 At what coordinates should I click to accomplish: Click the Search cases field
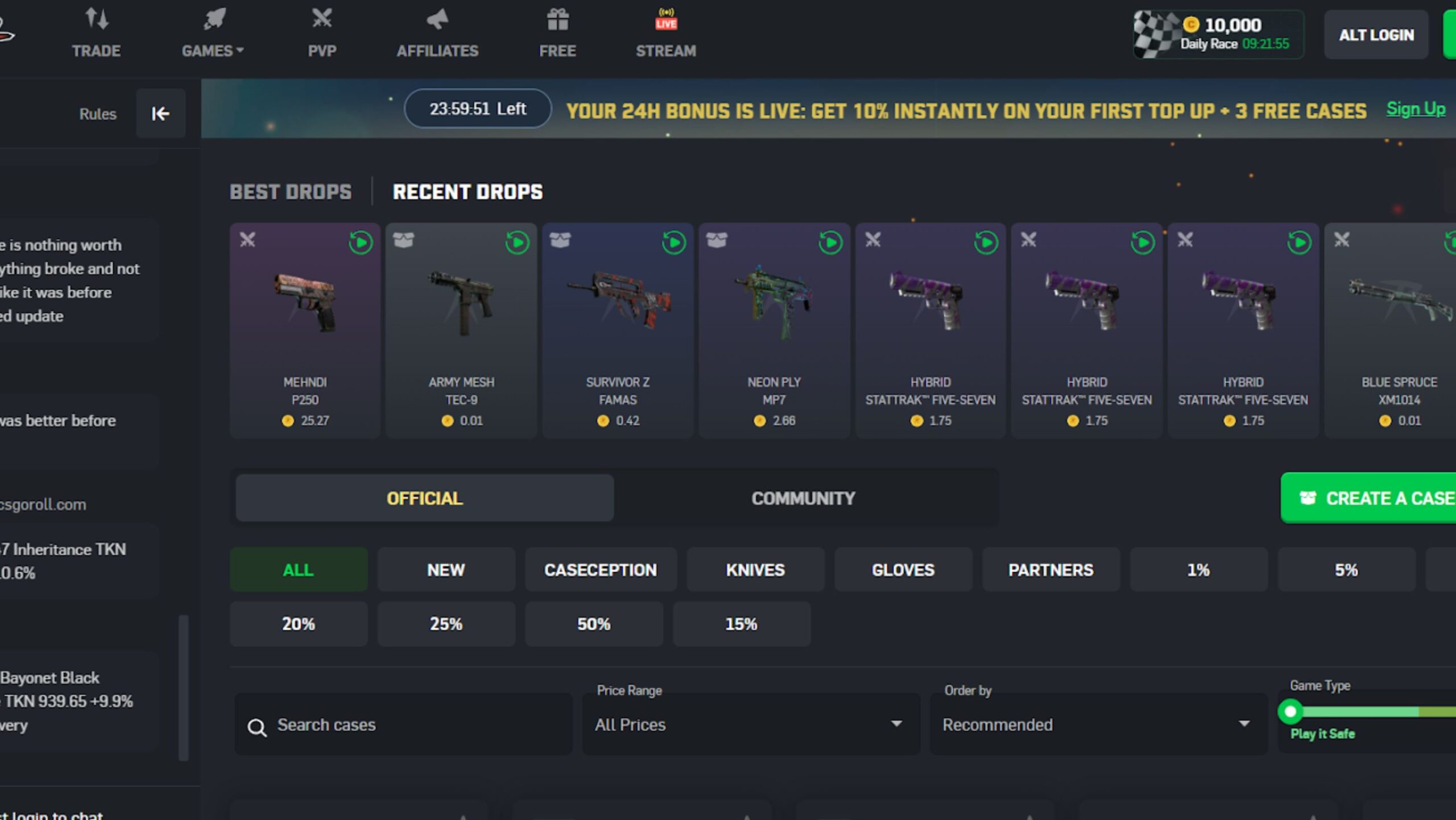click(404, 725)
